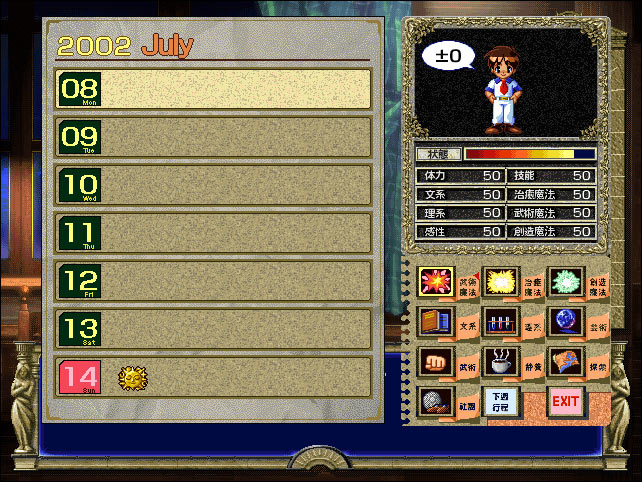Choose the healing magic yellow burst icon

pos(500,283)
